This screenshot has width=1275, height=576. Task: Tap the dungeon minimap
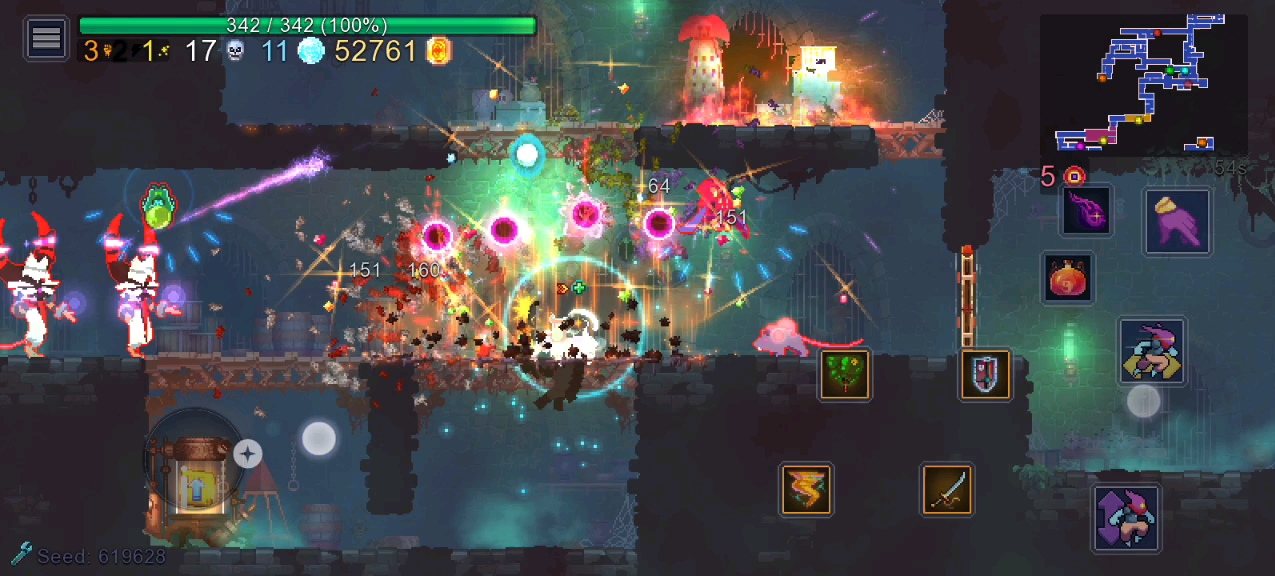coord(1143,84)
